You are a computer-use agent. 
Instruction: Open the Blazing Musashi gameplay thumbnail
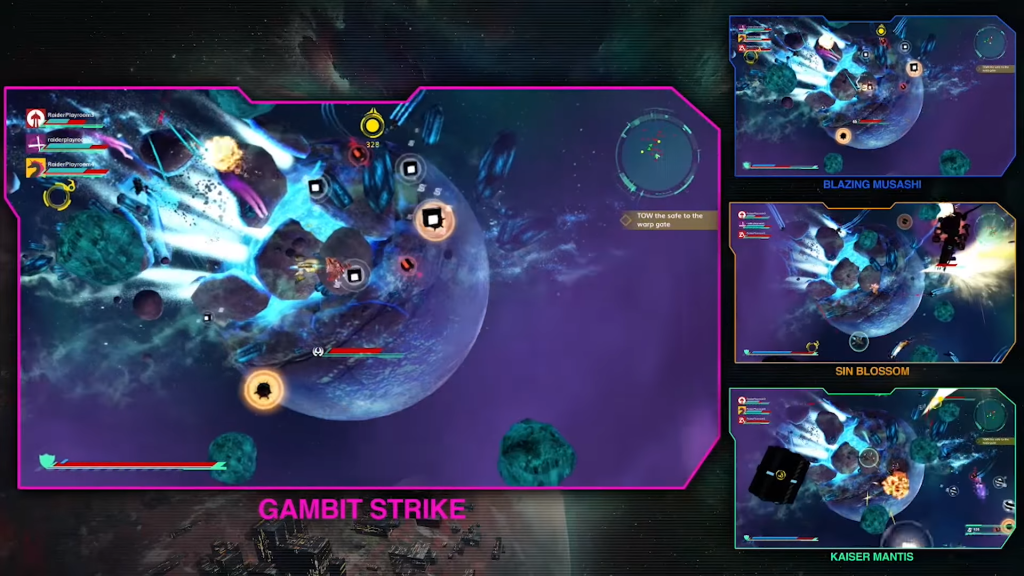click(x=872, y=96)
